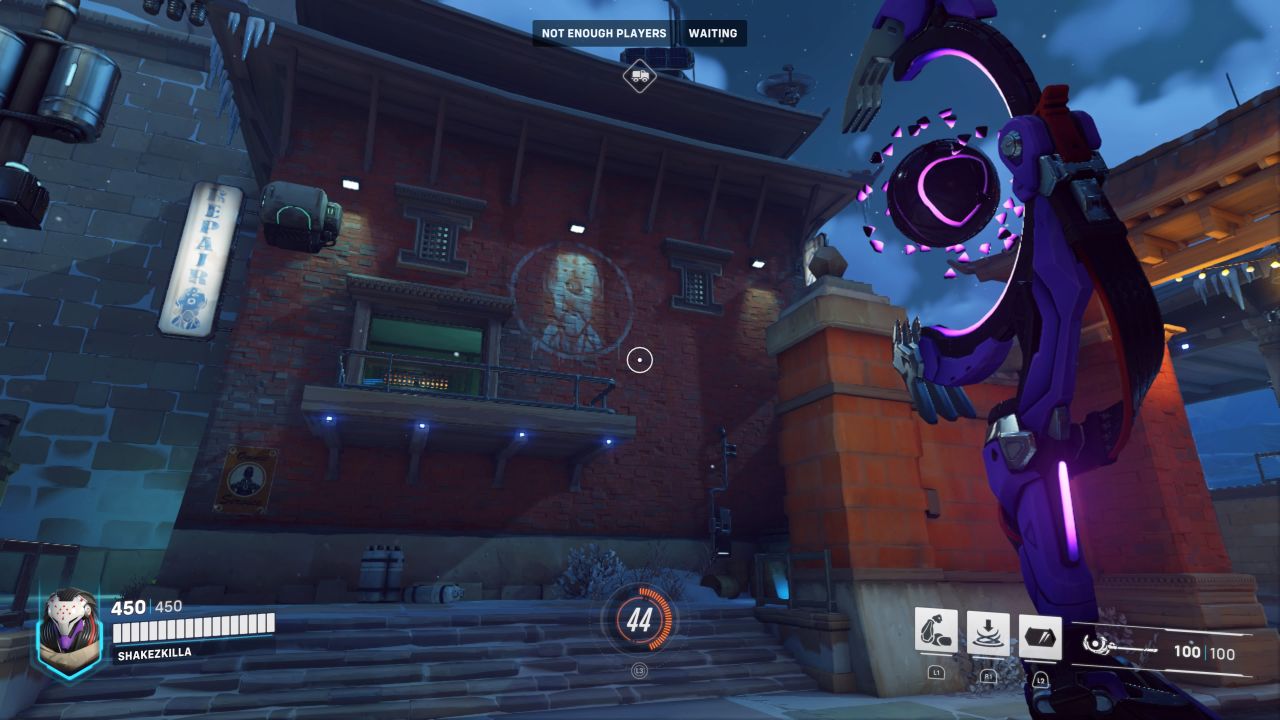1280x720 pixels.
Task: Open the NOT ENOUGH PLAYERS banner
Action: [x=604, y=33]
